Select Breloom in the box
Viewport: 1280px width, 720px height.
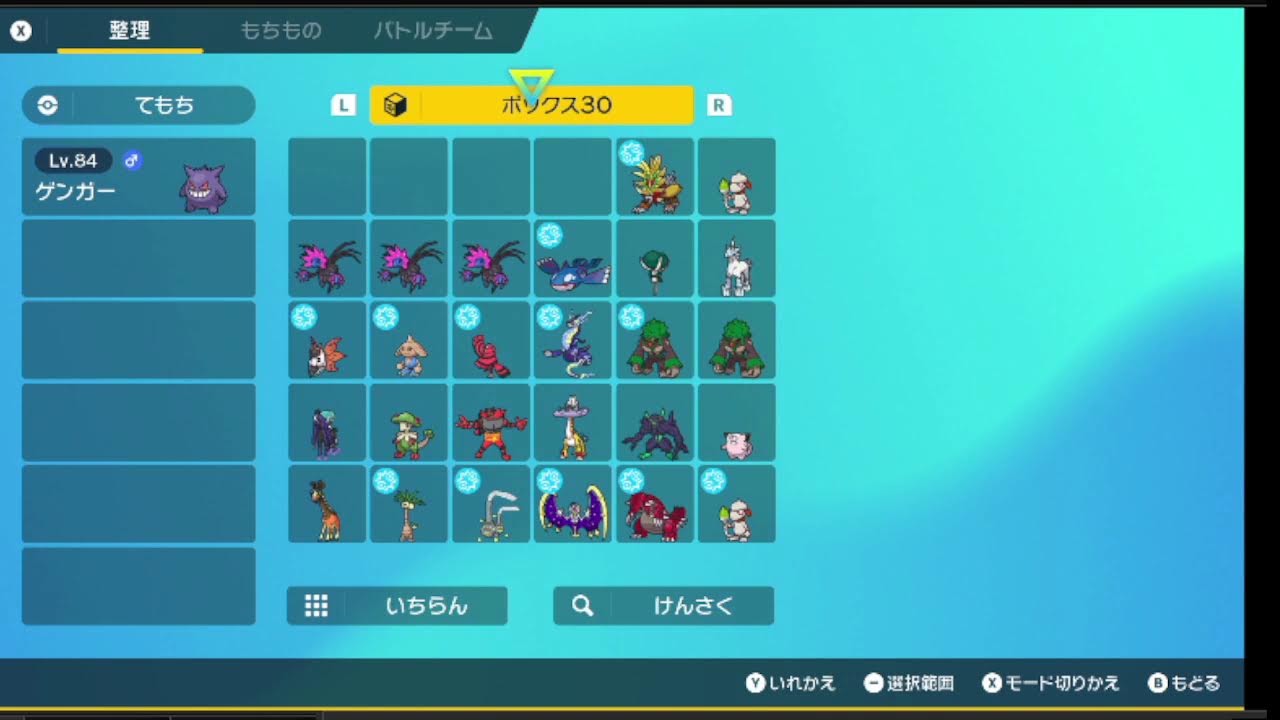click(x=409, y=423)
